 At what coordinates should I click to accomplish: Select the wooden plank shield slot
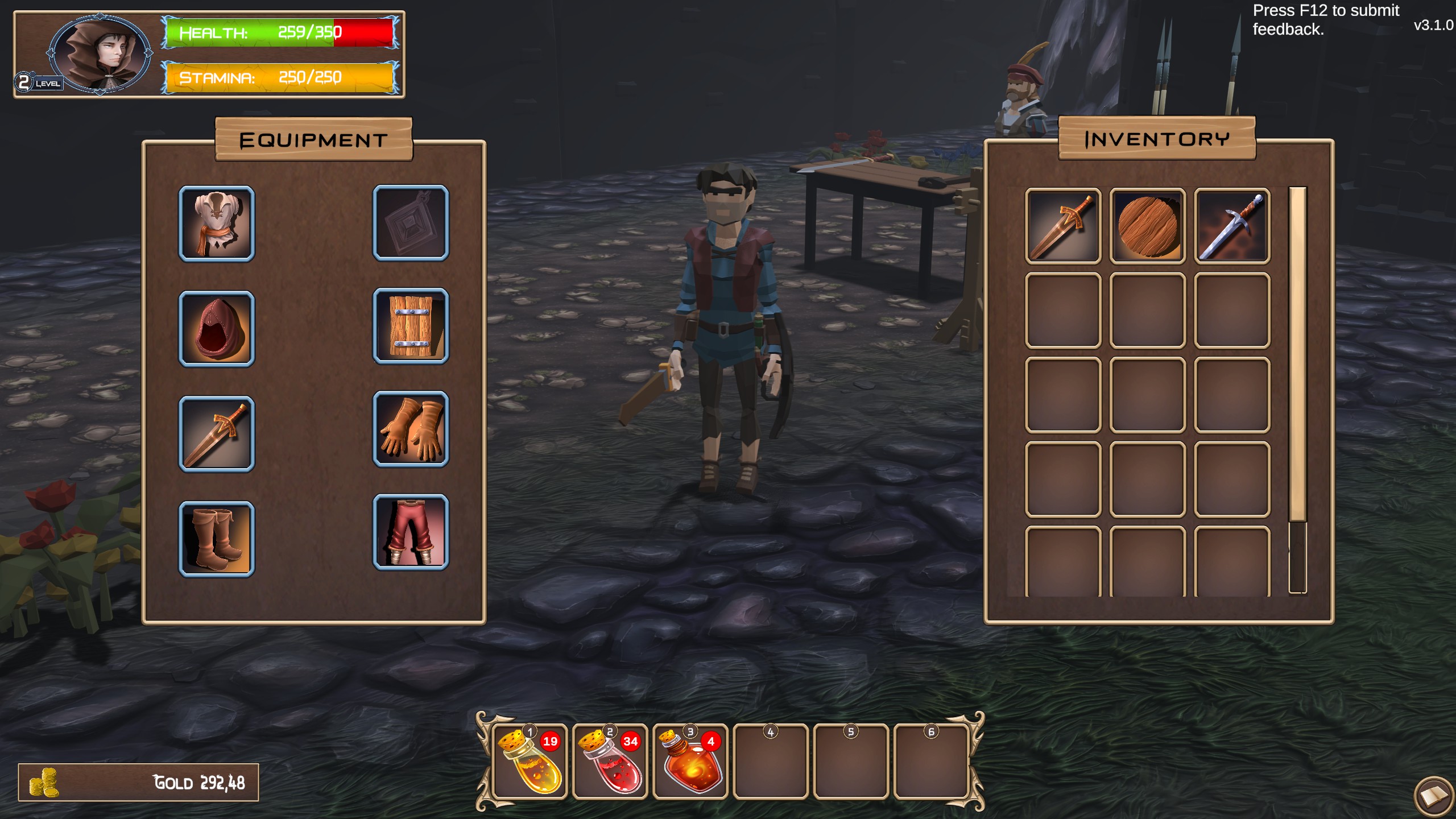[x=411, y=326]
